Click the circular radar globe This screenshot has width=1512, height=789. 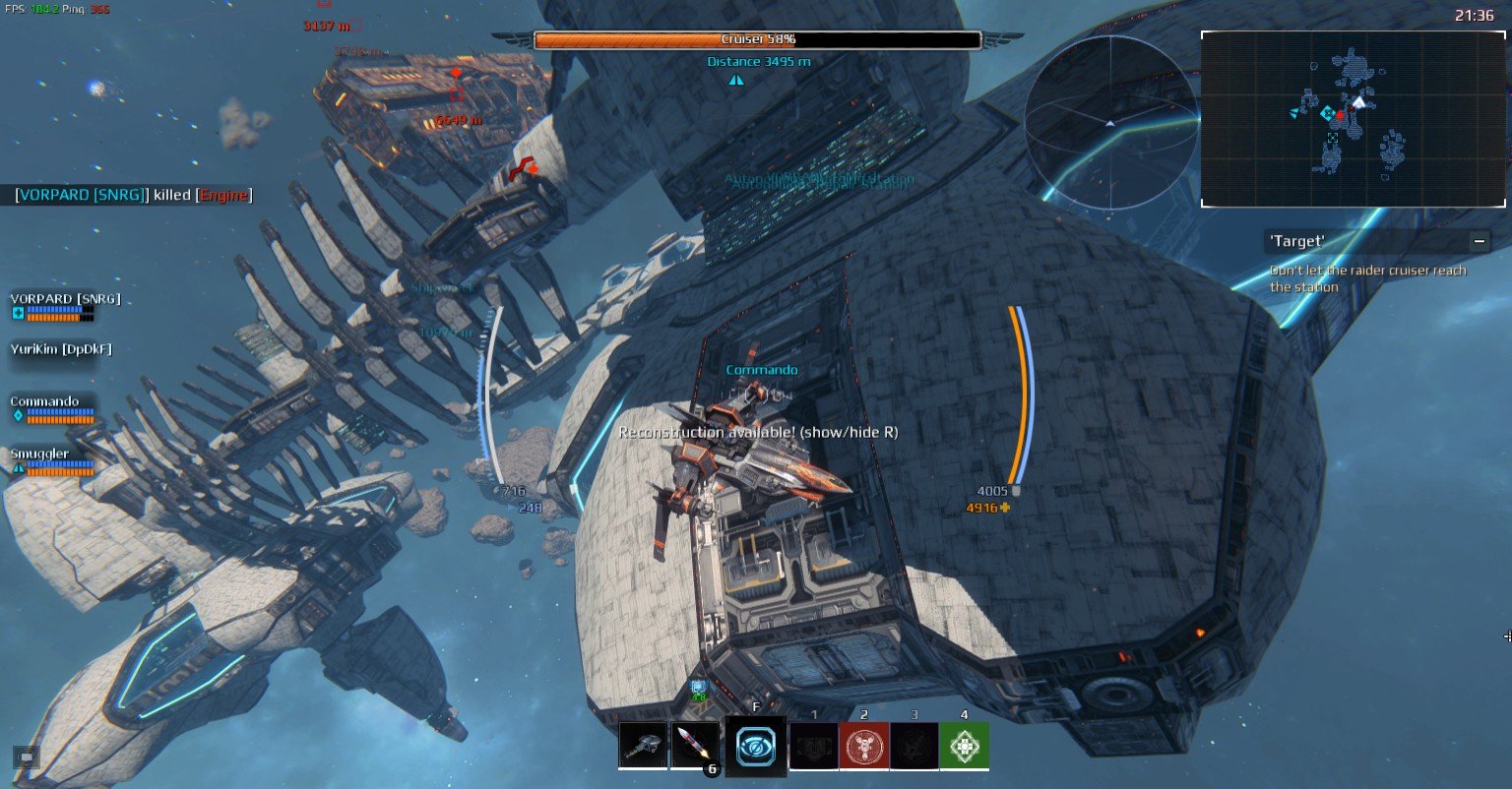tap(1110, 122)
